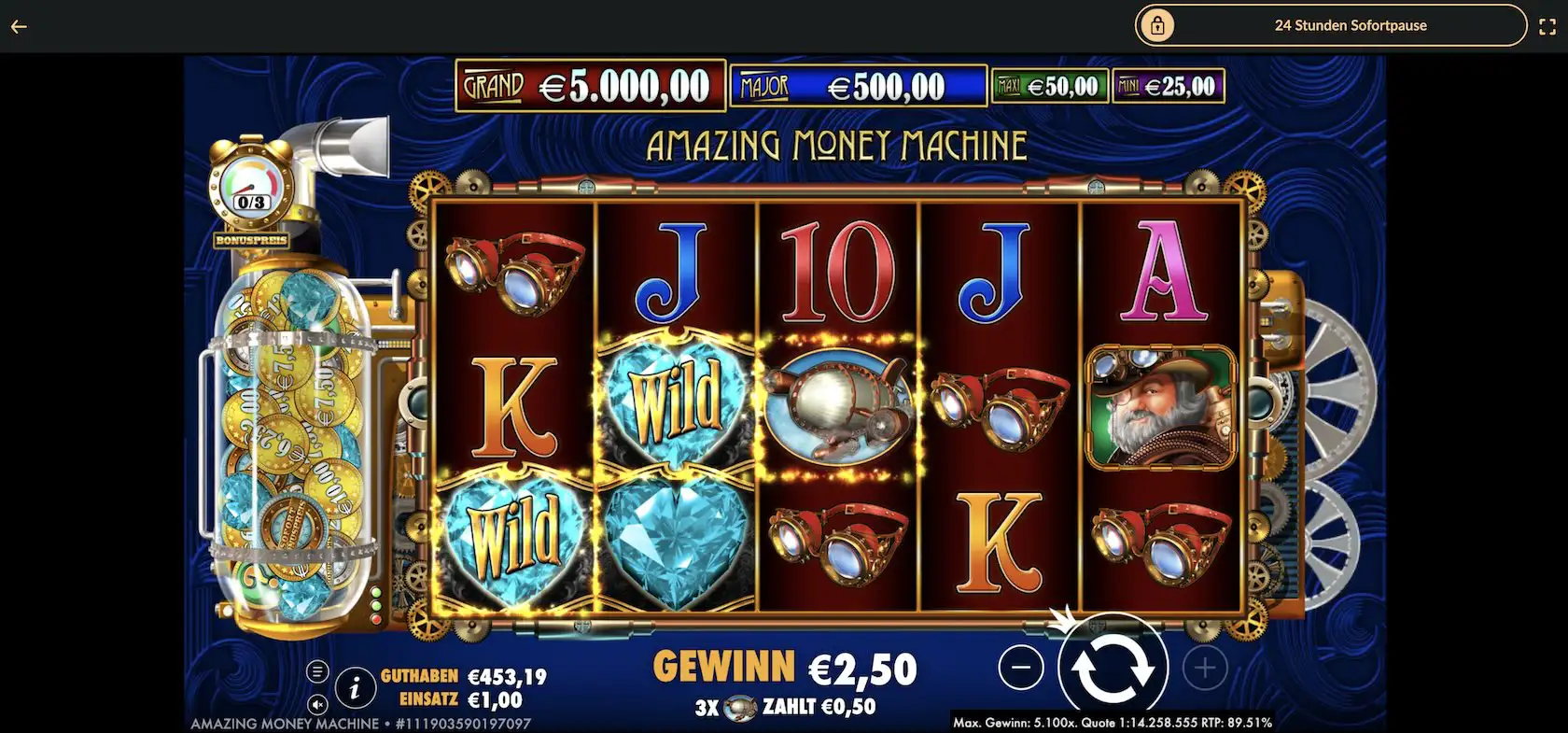
Task: Select the adventurer character symbol on reel five
Action: 1163,404
